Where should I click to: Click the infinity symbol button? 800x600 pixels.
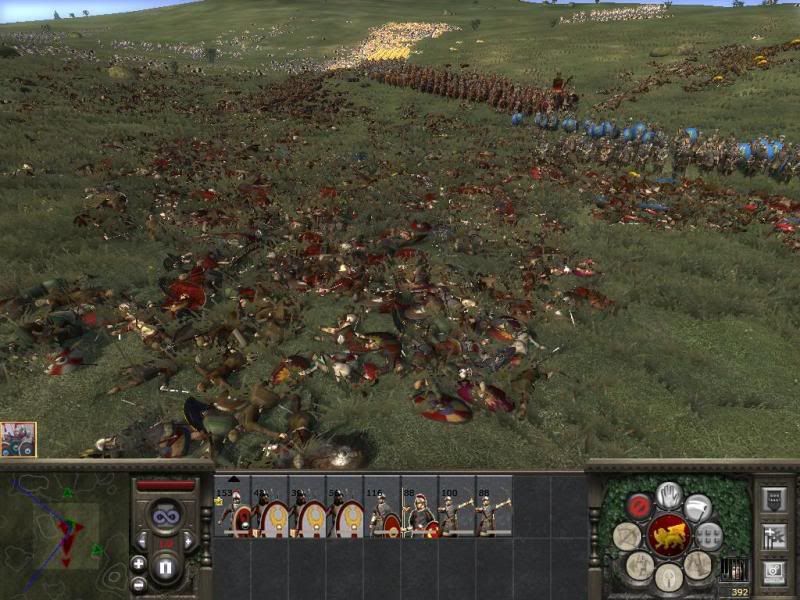click(x=166, y=517)
